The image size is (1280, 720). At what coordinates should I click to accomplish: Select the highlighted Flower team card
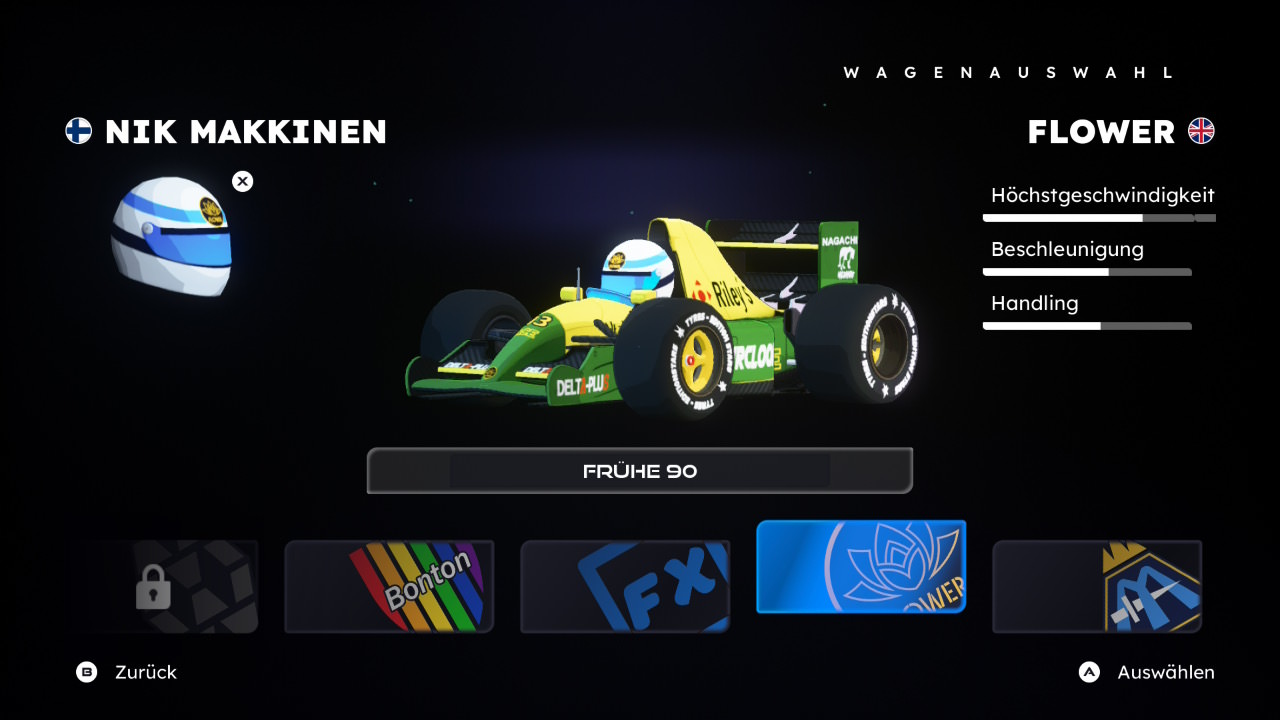(861, 567)
